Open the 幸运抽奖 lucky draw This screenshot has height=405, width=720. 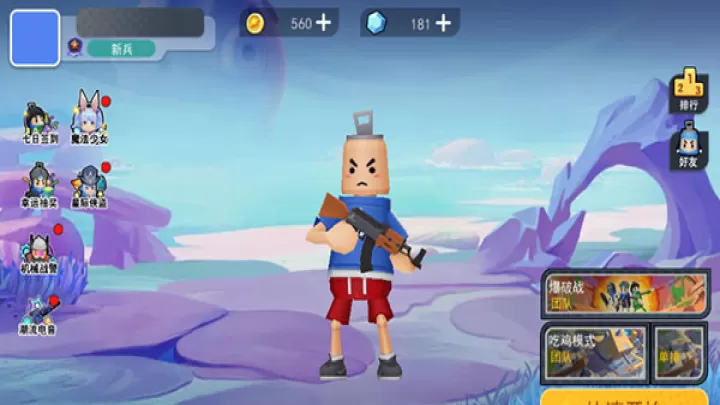tap(39, 186)
